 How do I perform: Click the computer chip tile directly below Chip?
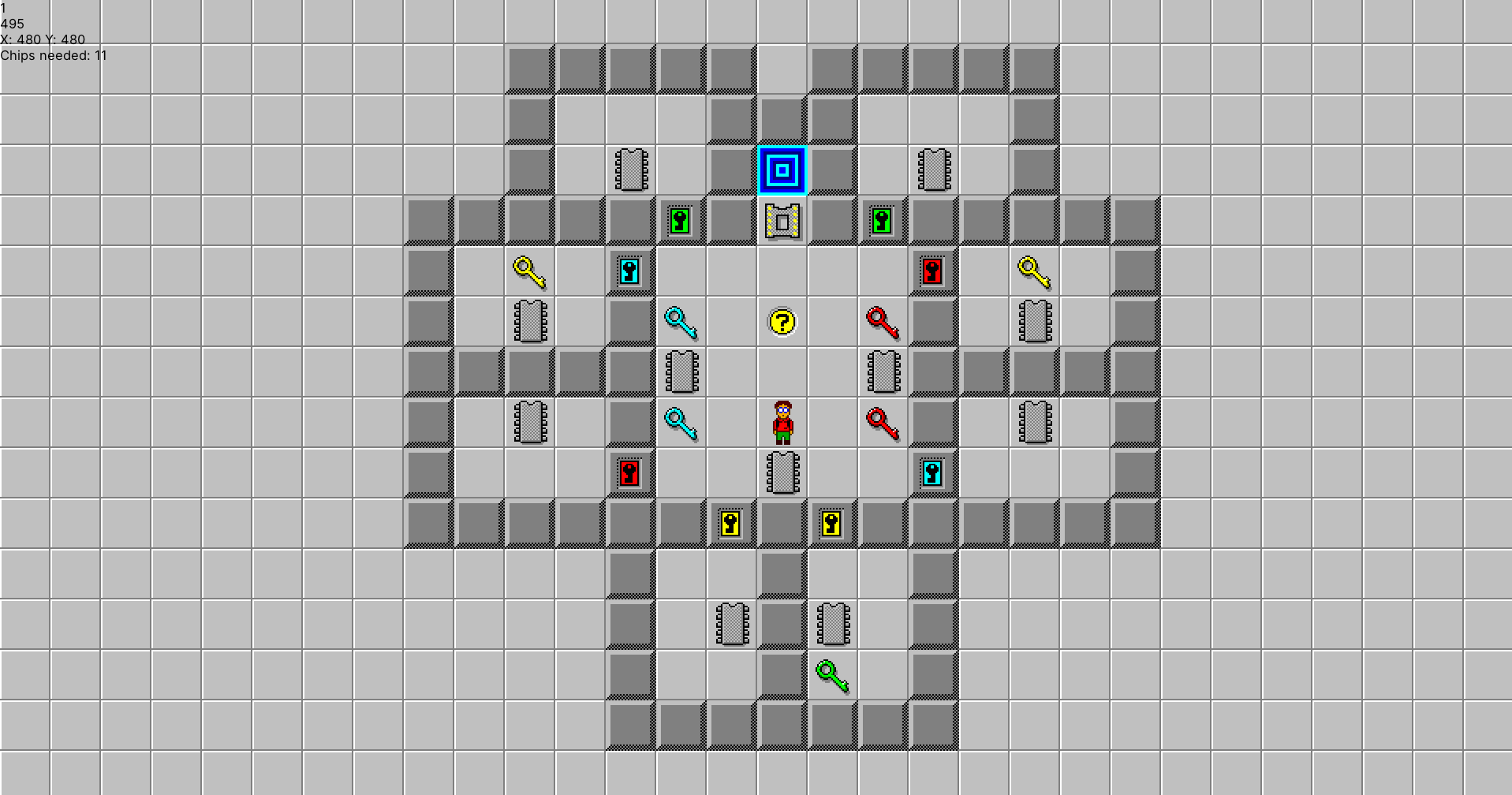pyautogui.click(x=782, y=474)
